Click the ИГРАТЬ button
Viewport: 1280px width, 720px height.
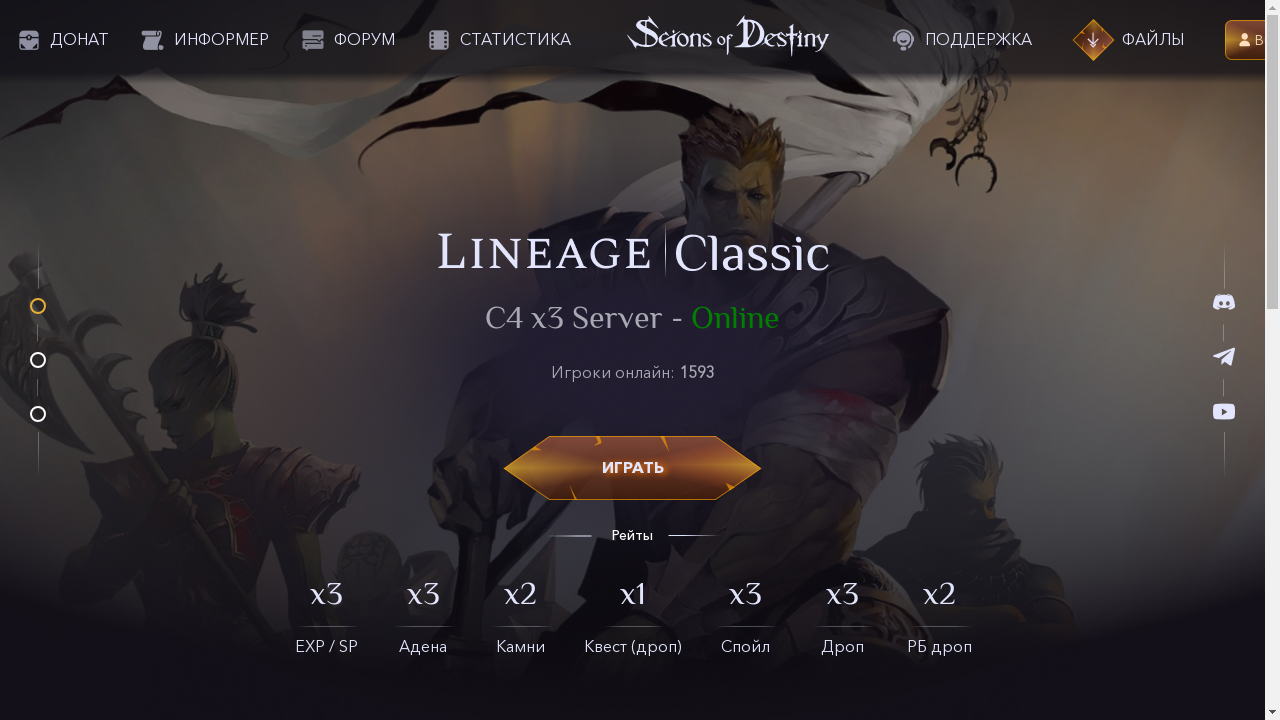[632, 467]
